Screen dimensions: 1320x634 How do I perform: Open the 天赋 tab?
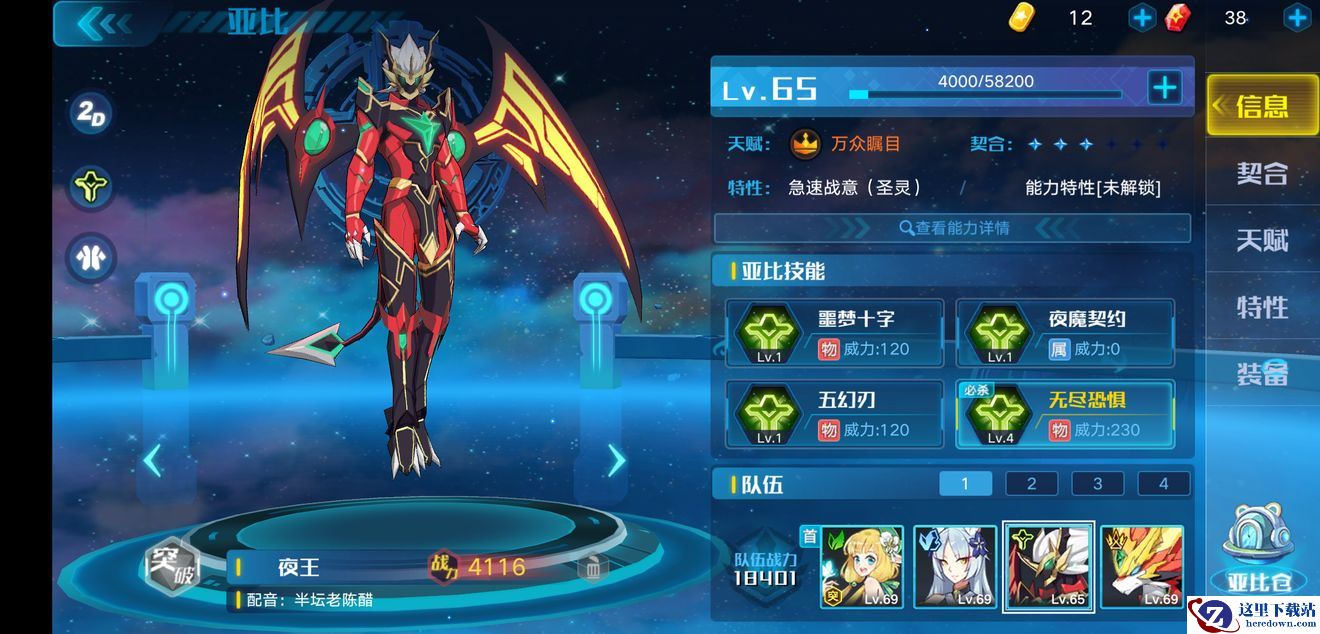pyautogui.click(x=1261, y=240)
